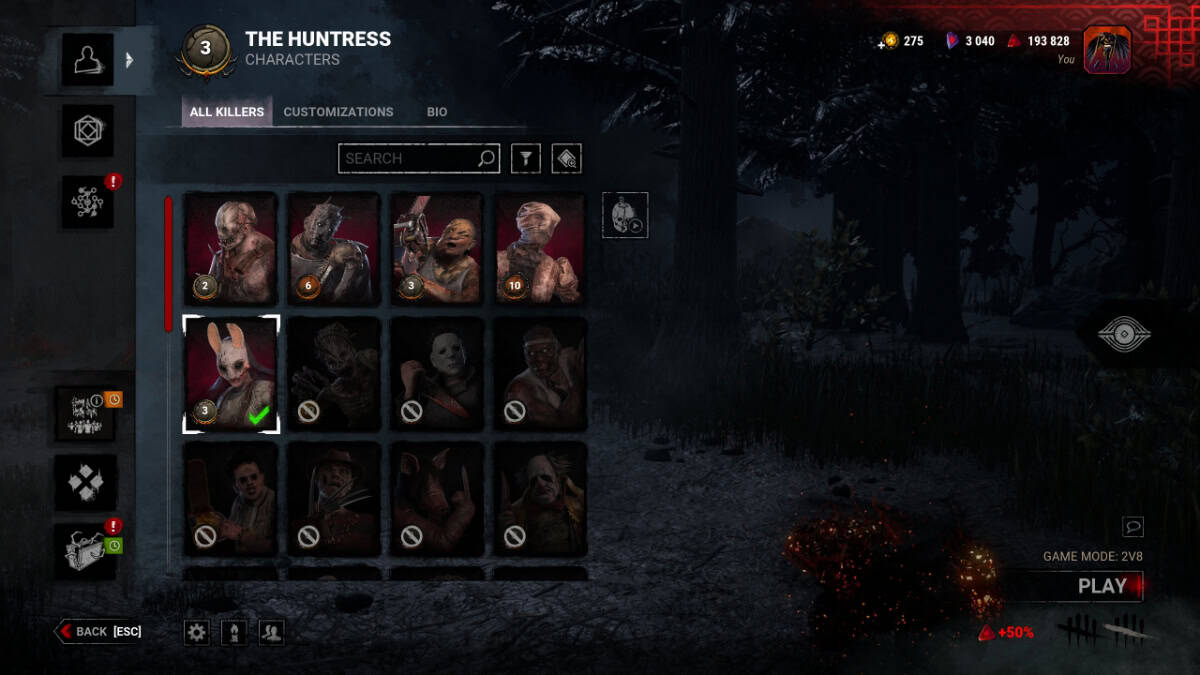Viewport: 1200px width, 675px height.
Task: Pick The Hillbilly with the chainsaw
Action: coord(437,248)
